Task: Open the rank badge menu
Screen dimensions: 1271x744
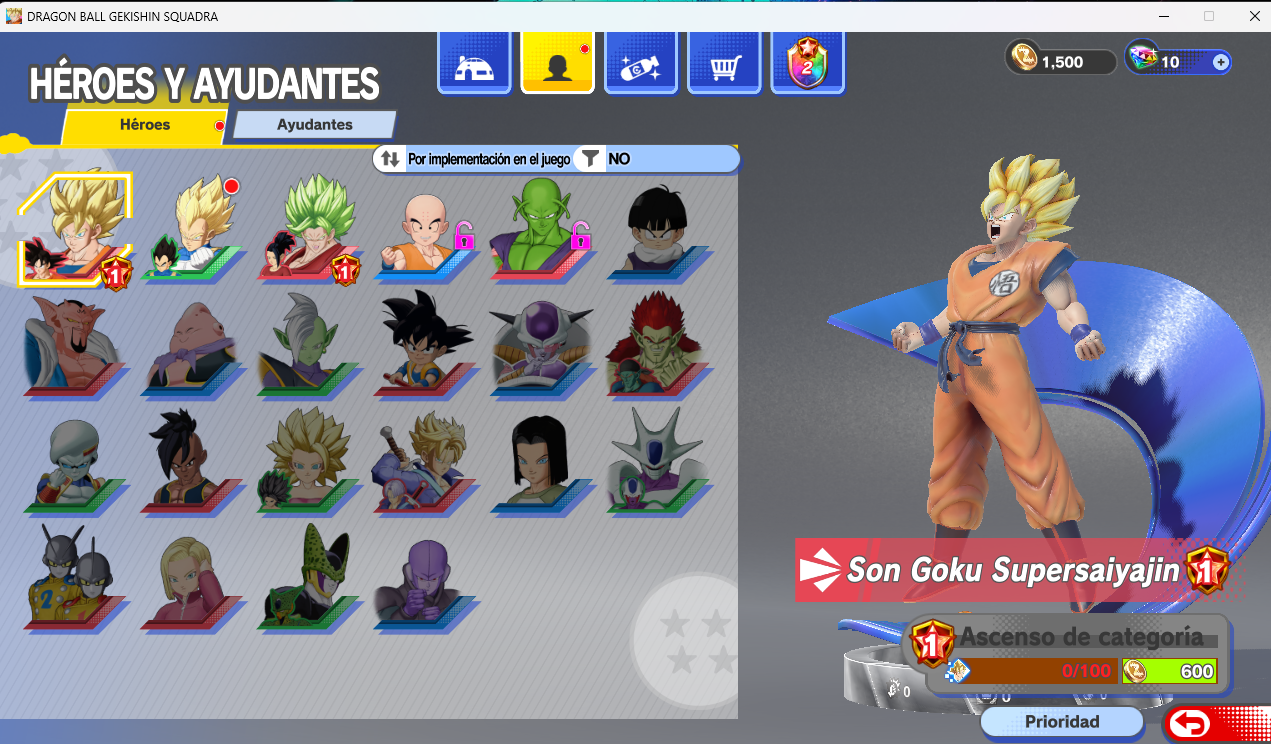Action: [807, 65]
